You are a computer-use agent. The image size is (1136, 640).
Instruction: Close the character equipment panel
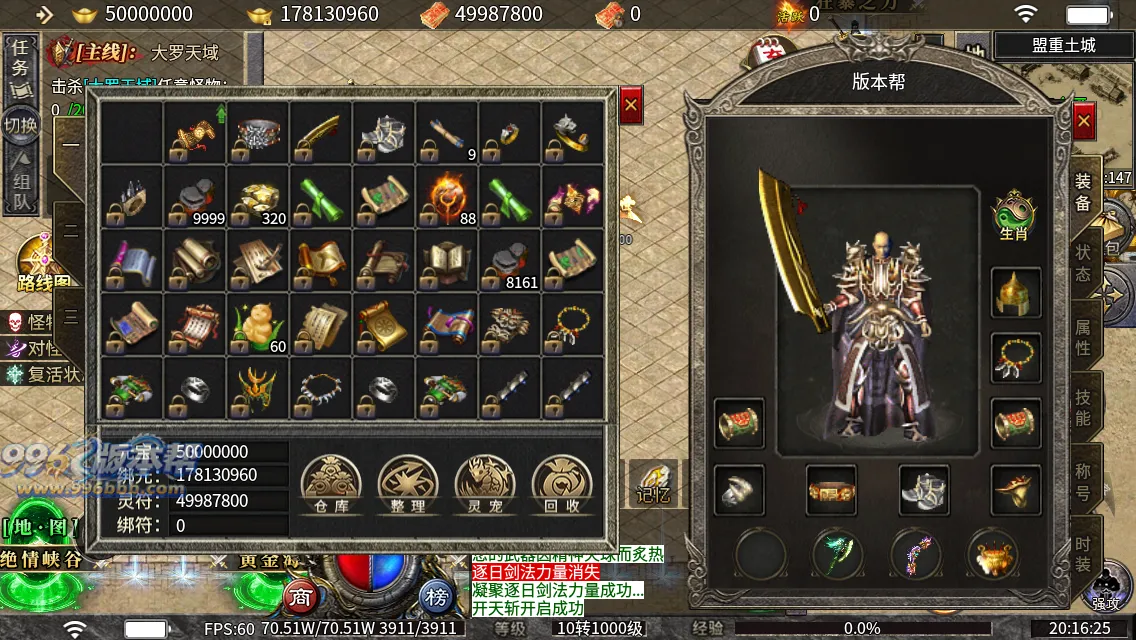1084,121
